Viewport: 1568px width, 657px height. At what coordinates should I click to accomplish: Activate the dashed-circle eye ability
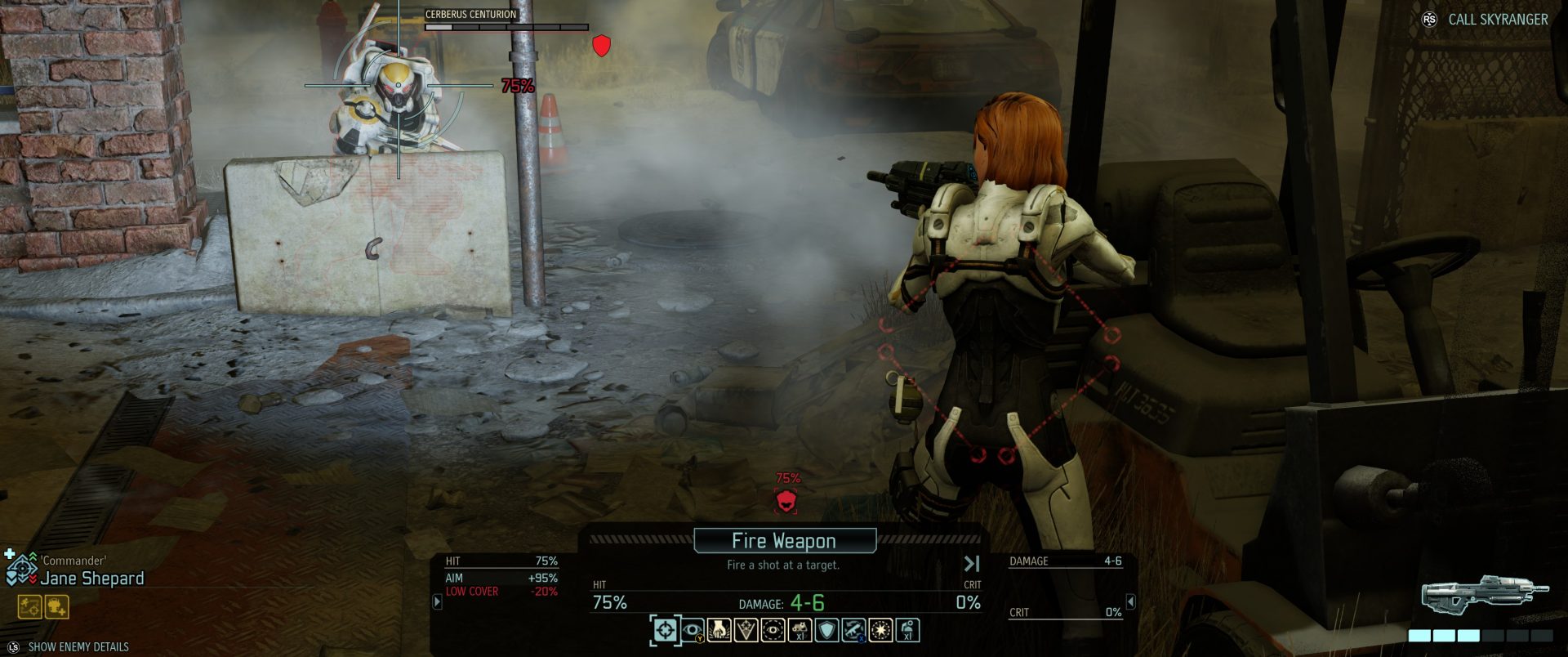coord(773,630)
